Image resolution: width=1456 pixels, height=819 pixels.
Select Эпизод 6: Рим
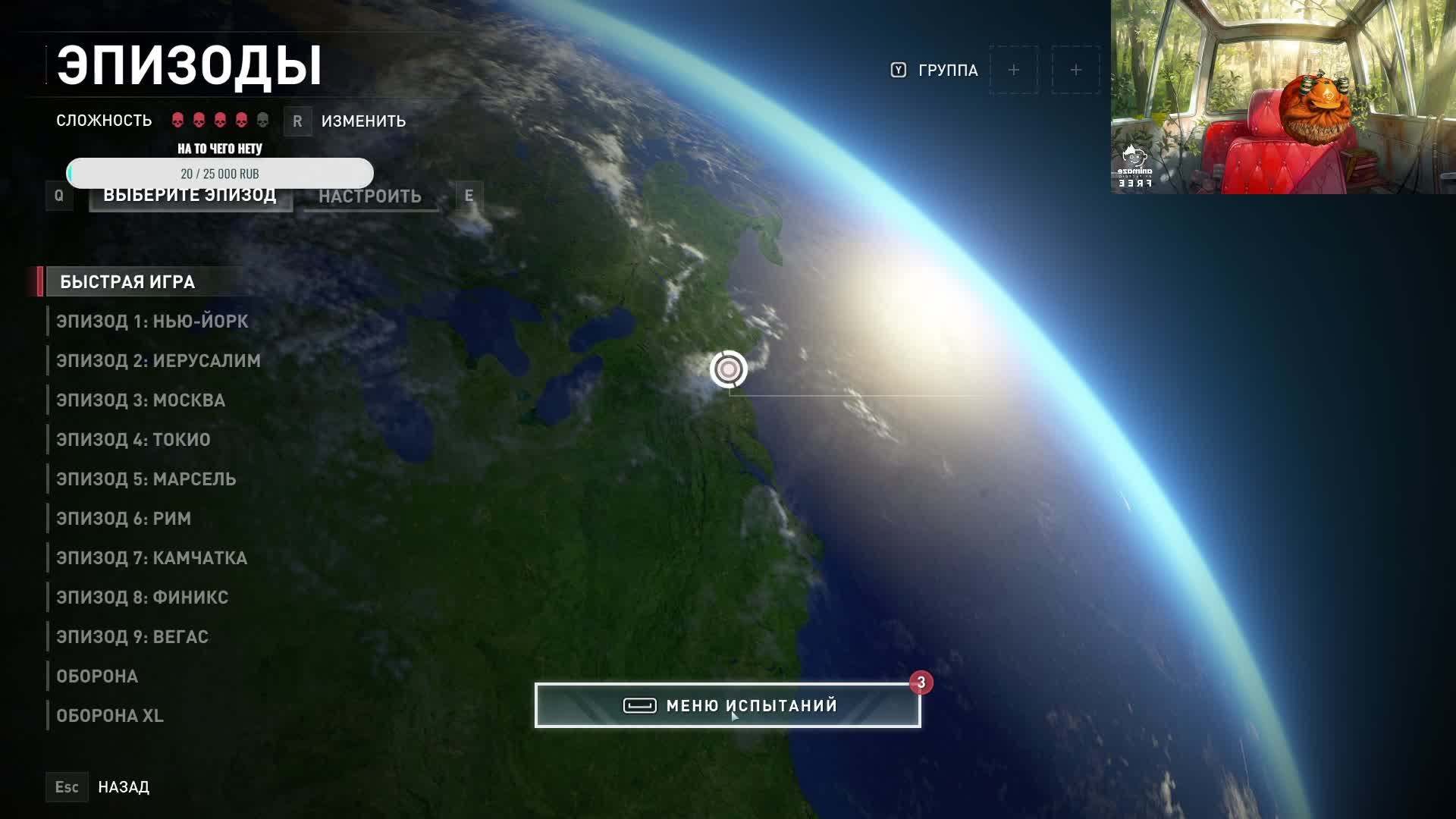pyautogui.click(x=124, y=519)
